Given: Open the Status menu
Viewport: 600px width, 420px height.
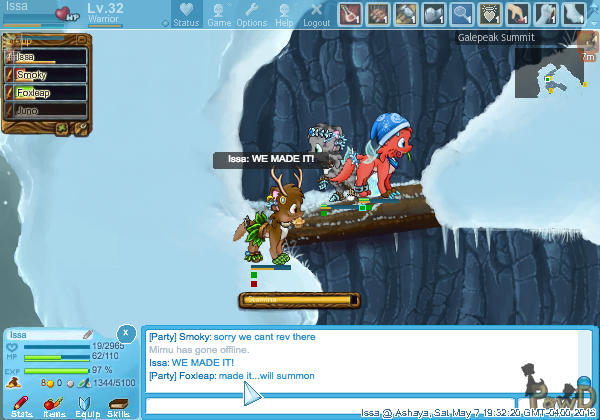Looking at the screenshot, I should pyautogui.click(x=186, y=14).
